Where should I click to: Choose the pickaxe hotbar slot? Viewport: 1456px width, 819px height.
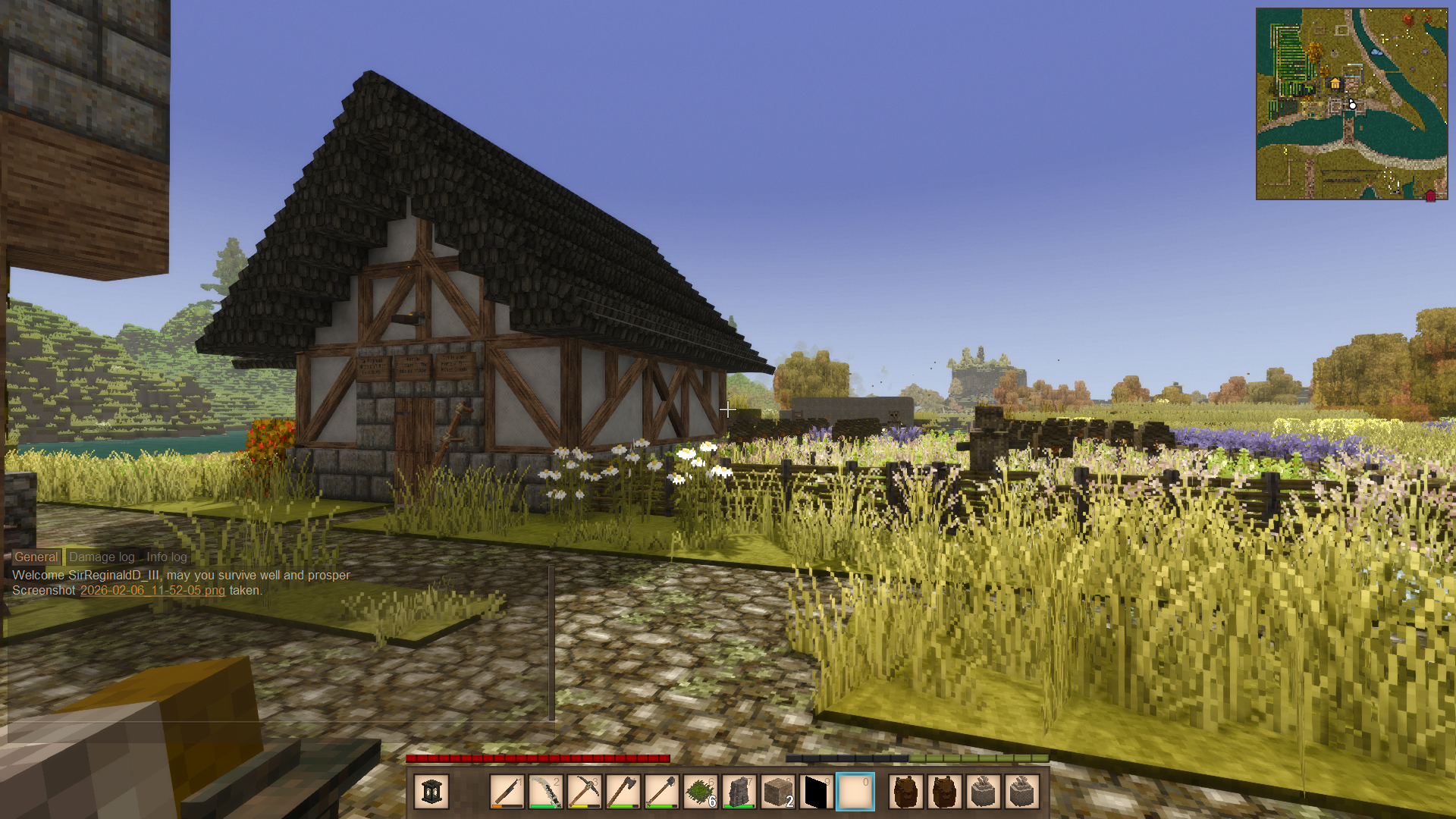(x=585, y=792)
